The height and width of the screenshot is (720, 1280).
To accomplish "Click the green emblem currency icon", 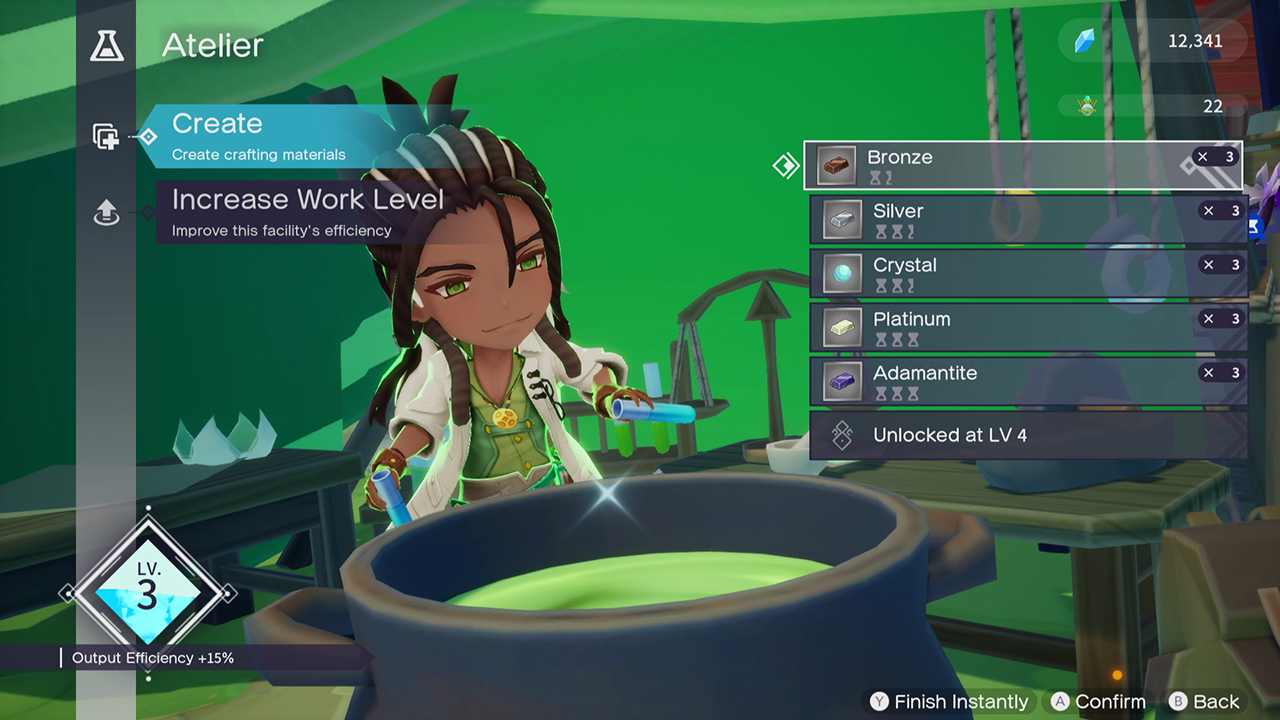I will coord(1086,104).
